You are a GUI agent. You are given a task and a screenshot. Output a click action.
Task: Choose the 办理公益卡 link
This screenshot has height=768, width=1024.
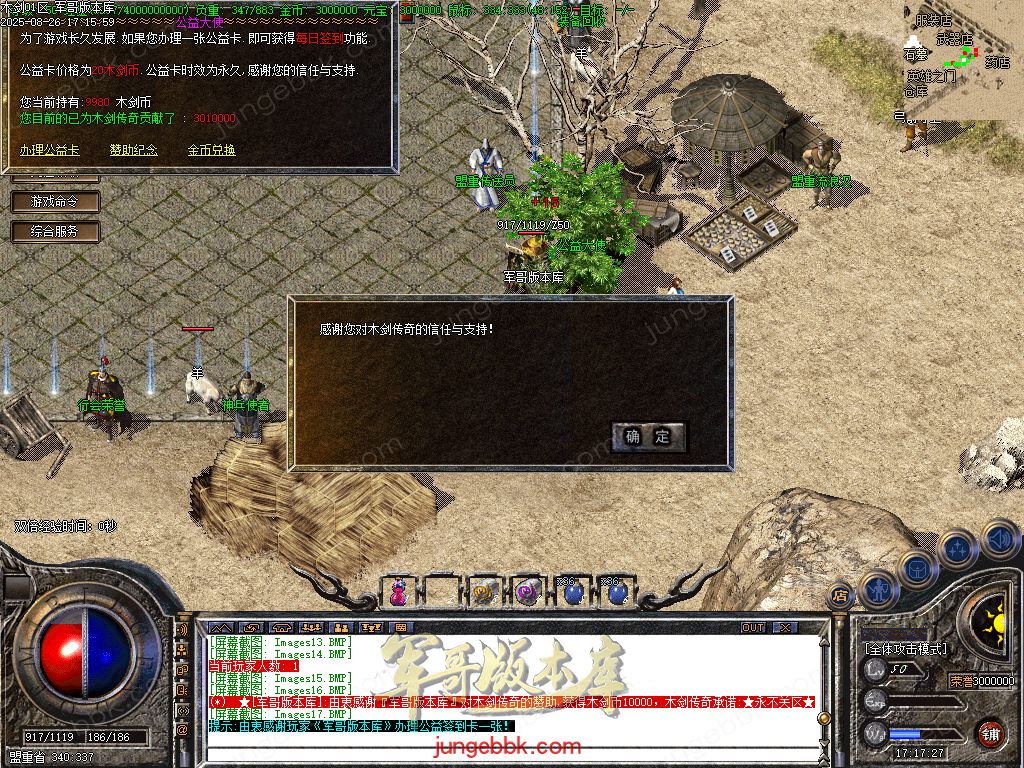pyautogui.click(x=49, y=150)
